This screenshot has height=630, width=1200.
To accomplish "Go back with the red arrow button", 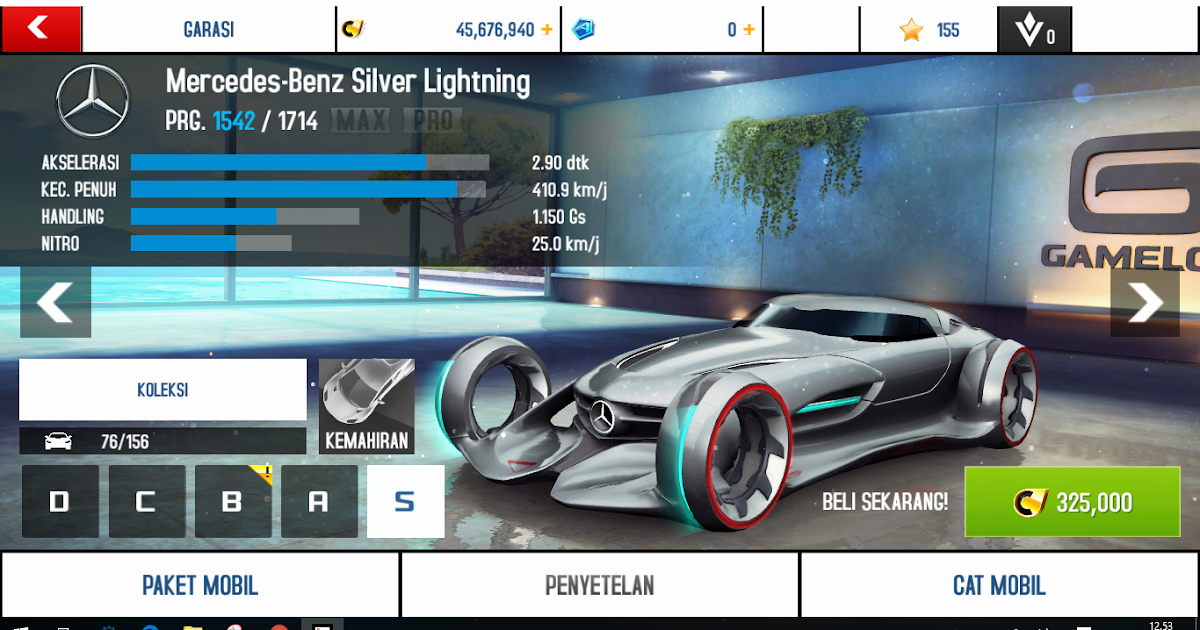I will (x=40, y=28).
